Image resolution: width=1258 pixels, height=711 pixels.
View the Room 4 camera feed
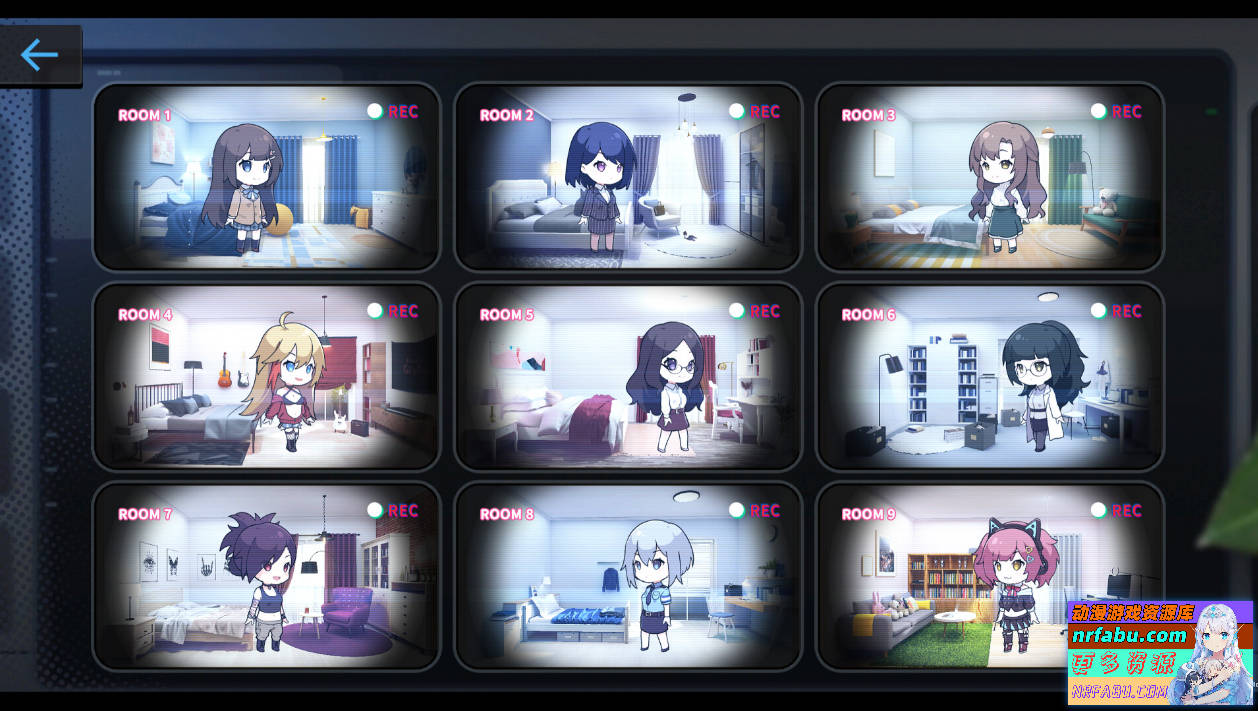pos(267,376)
